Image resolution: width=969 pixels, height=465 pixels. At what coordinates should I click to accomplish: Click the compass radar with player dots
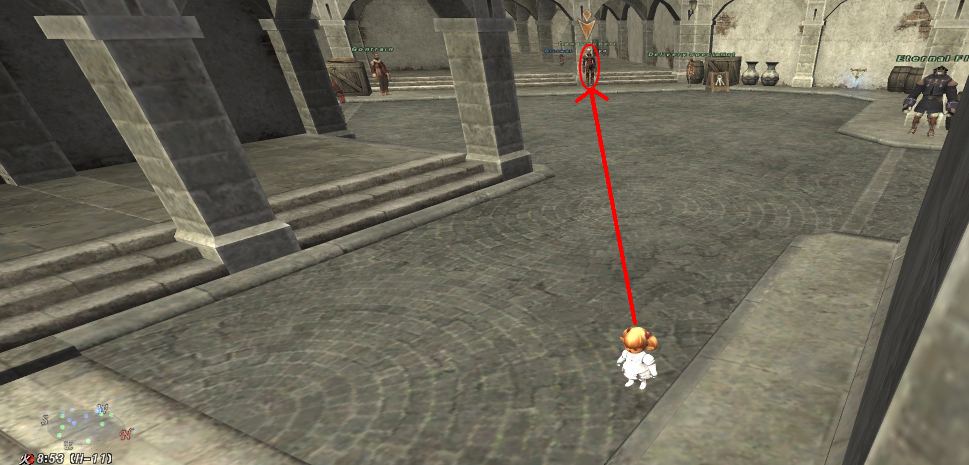coord(83,425)
